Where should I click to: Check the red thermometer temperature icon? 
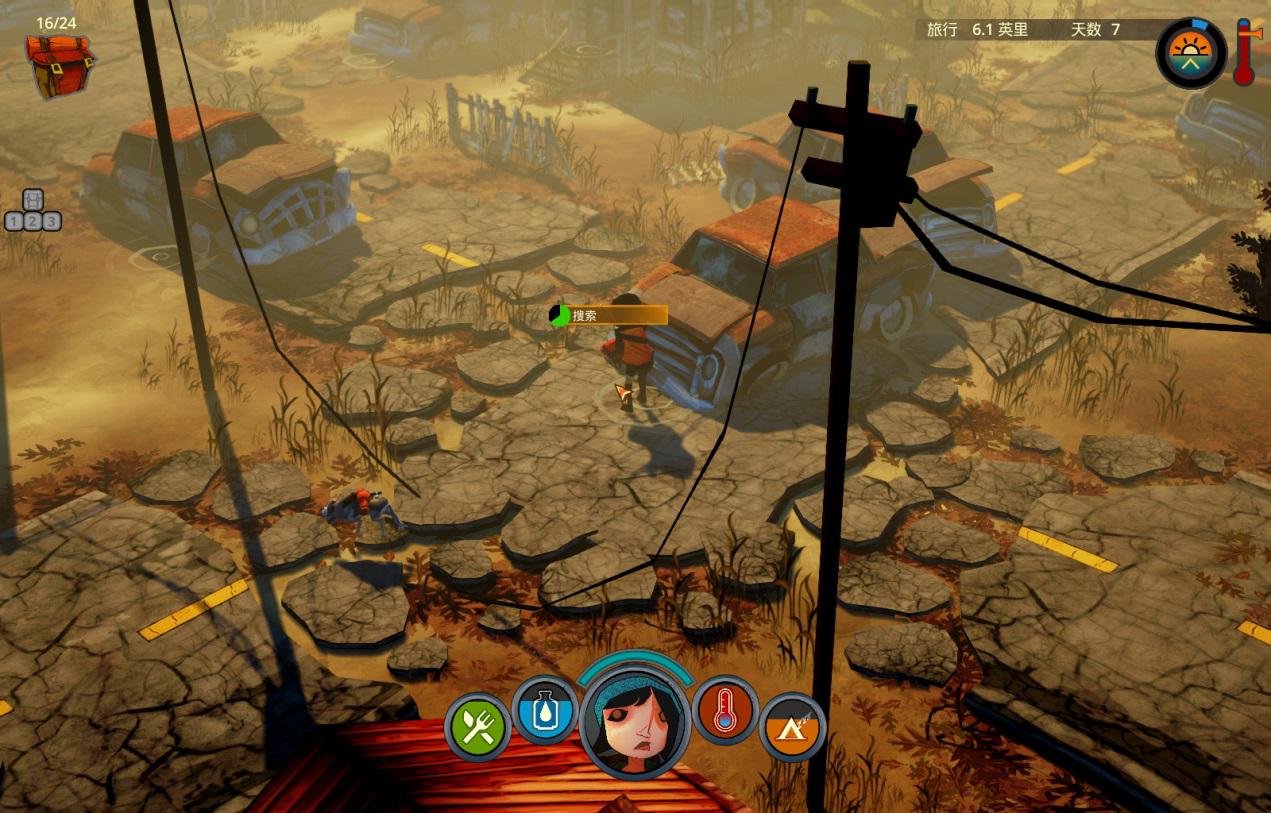point(724,710)
